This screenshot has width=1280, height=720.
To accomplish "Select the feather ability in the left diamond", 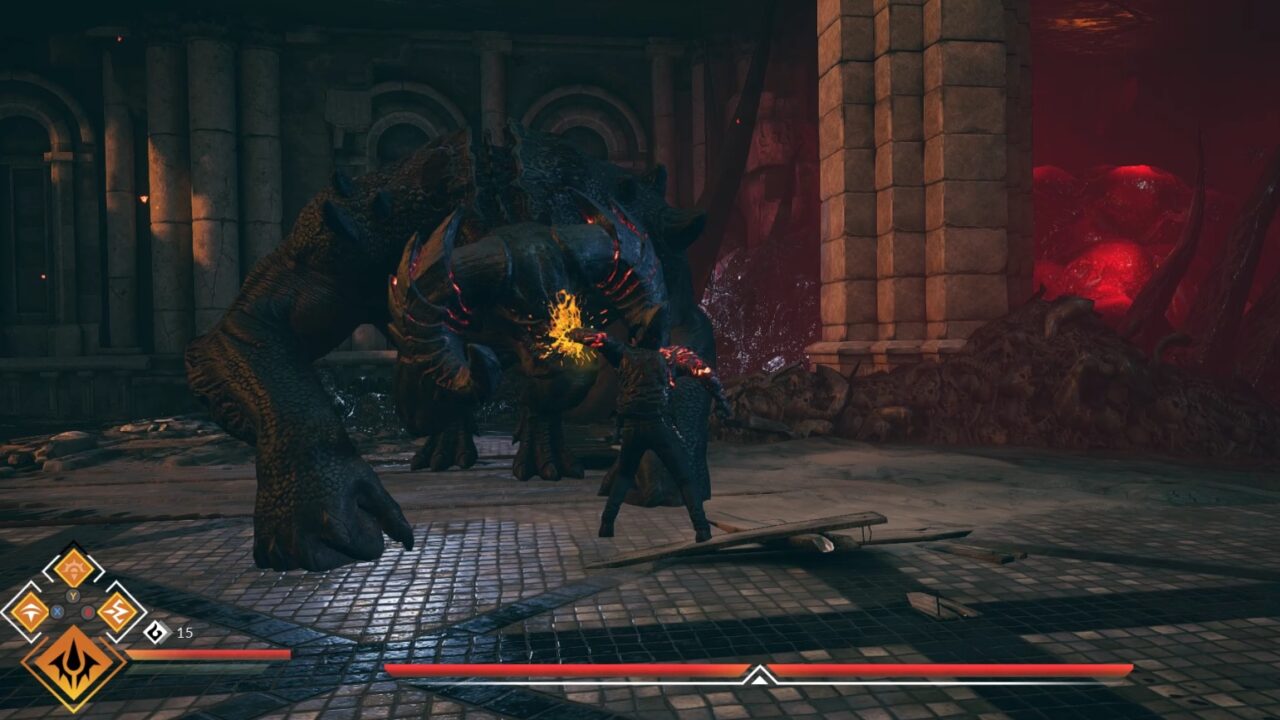I will pyautogui.click(x=30, y=611).
